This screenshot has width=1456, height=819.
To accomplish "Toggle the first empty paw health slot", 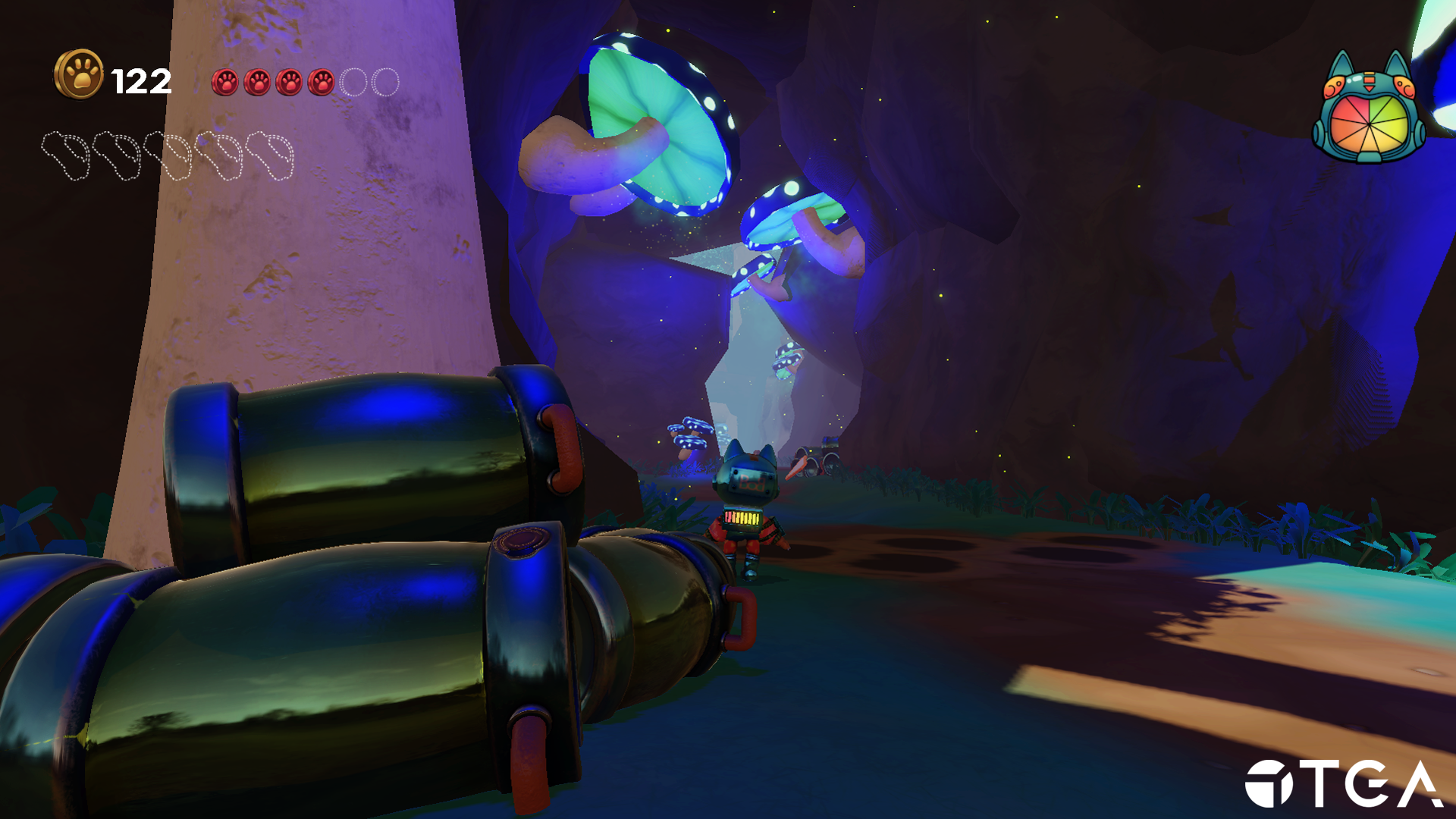I will 353,81.
